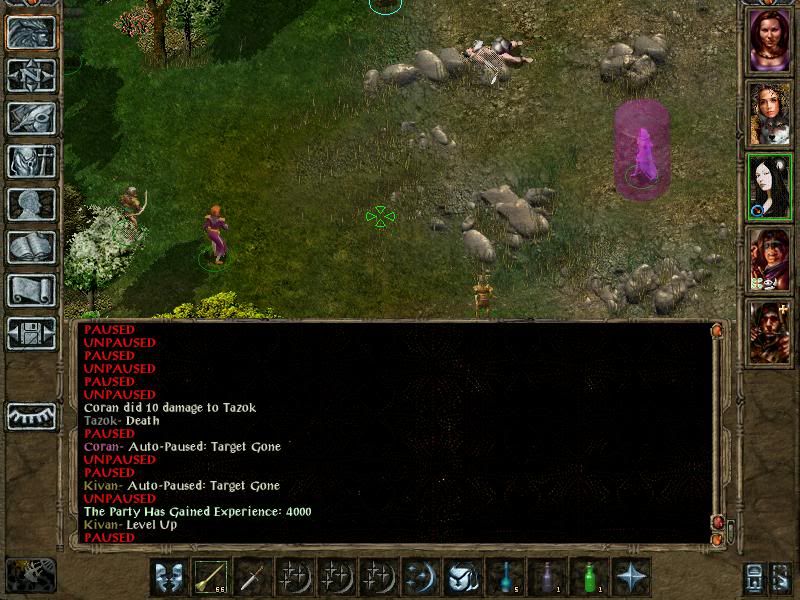Select the portrait of woman with wolf
800x600 pixels.
[x=770, y=113]
